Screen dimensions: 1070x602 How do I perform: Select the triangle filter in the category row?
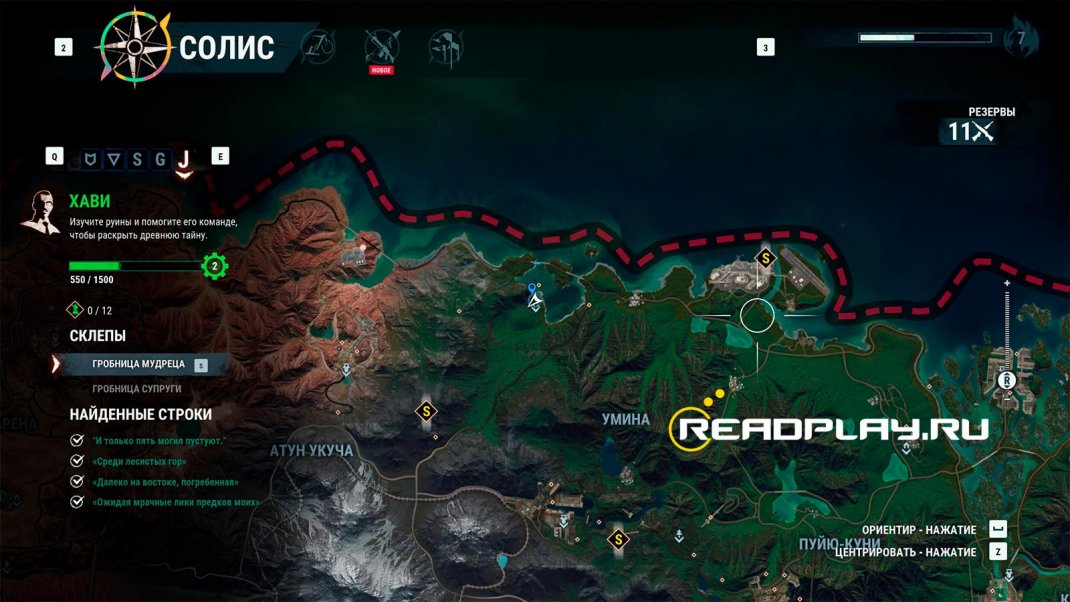pos(114,157)
